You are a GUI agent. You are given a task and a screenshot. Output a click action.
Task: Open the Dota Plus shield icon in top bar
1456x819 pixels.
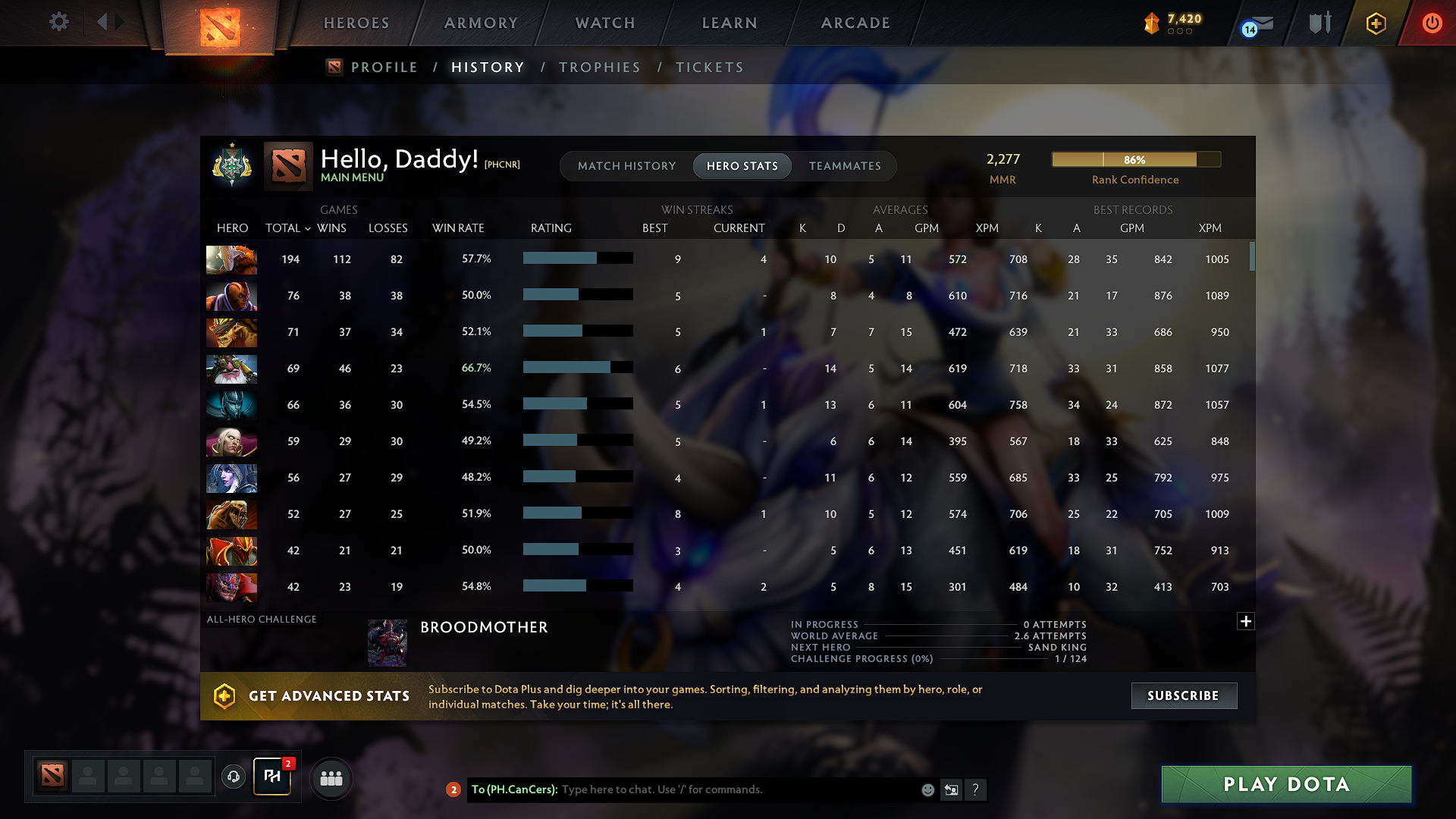coord(1376,23)
